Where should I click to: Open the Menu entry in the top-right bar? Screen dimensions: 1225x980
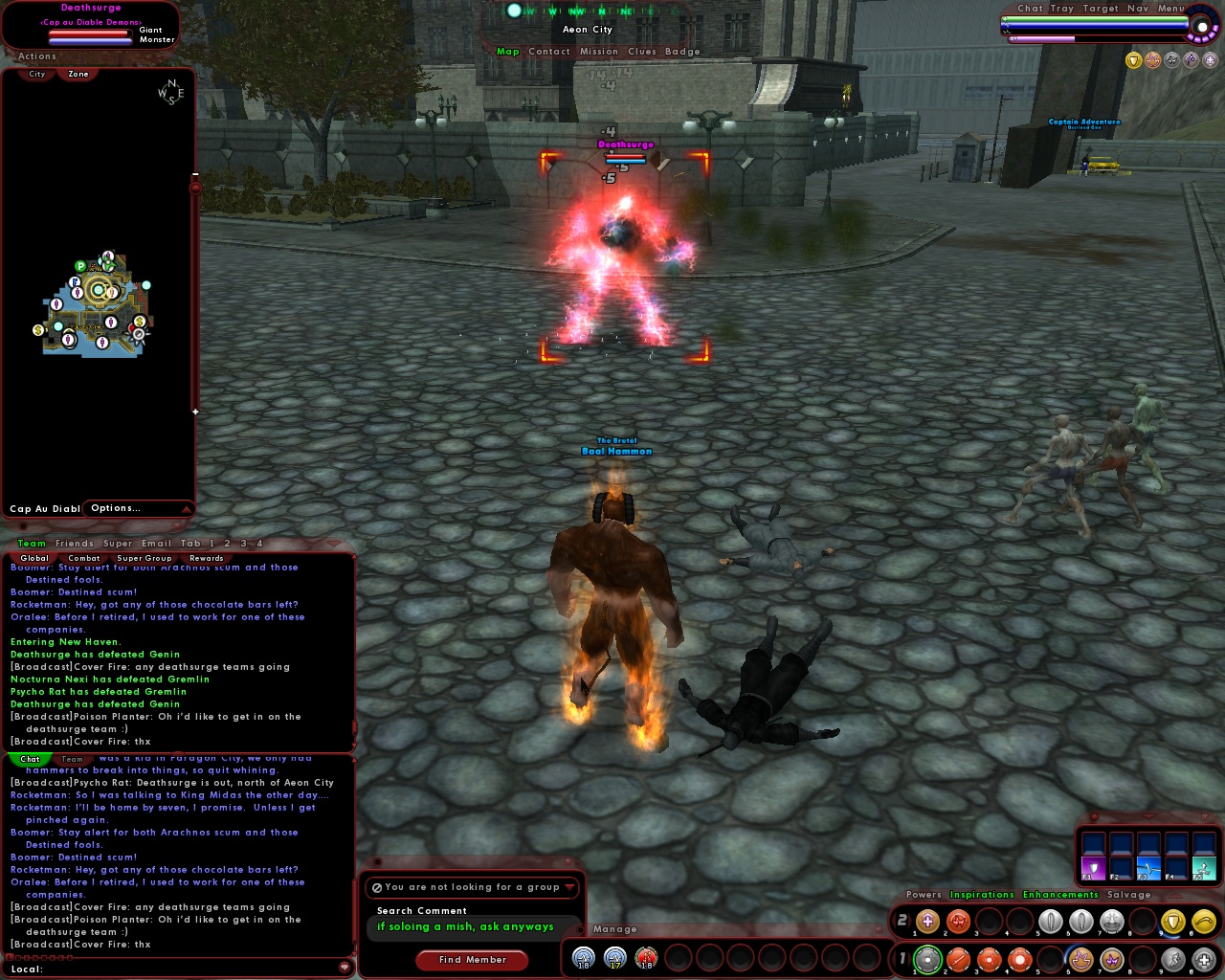[1169, 8]
